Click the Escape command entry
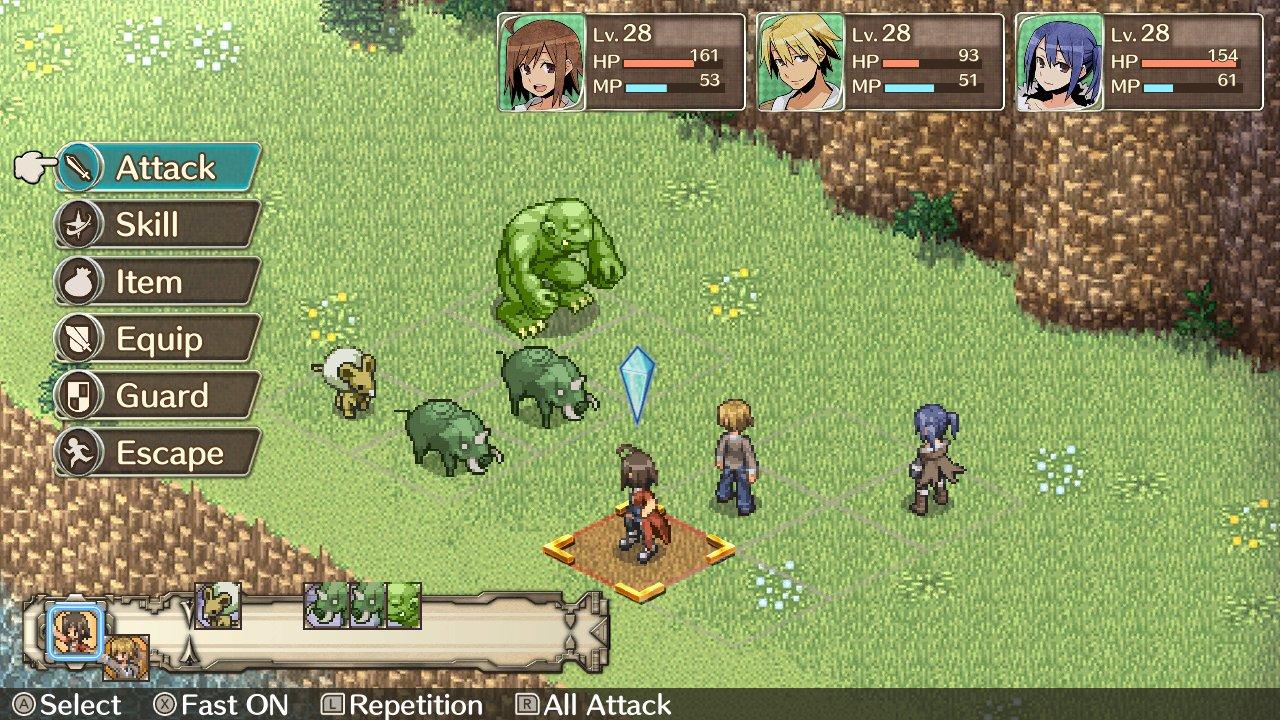This screenshot has height=720, width=1280. pos(162,452)
